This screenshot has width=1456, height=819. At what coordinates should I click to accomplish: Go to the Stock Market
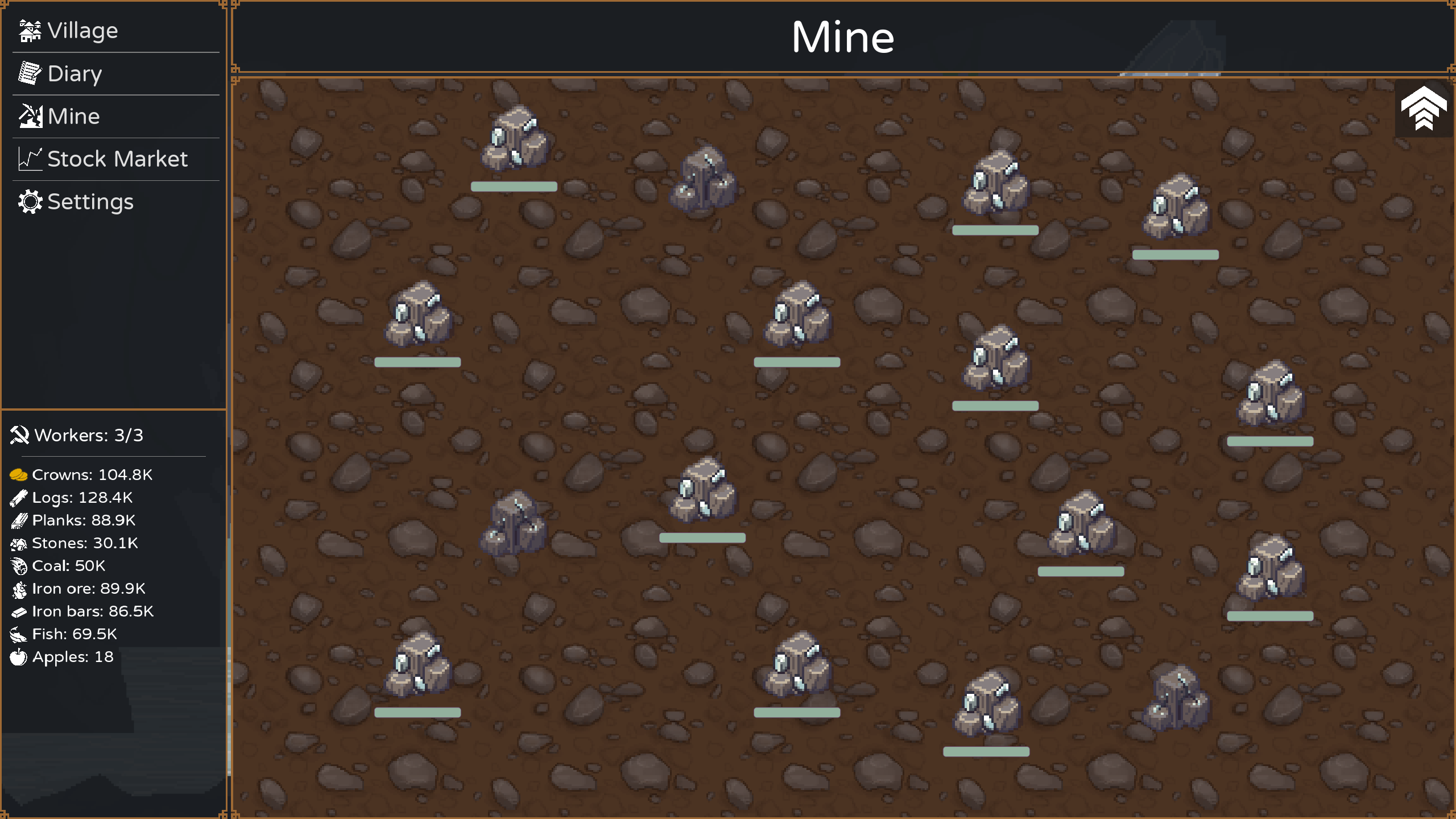tap(117, 159)
